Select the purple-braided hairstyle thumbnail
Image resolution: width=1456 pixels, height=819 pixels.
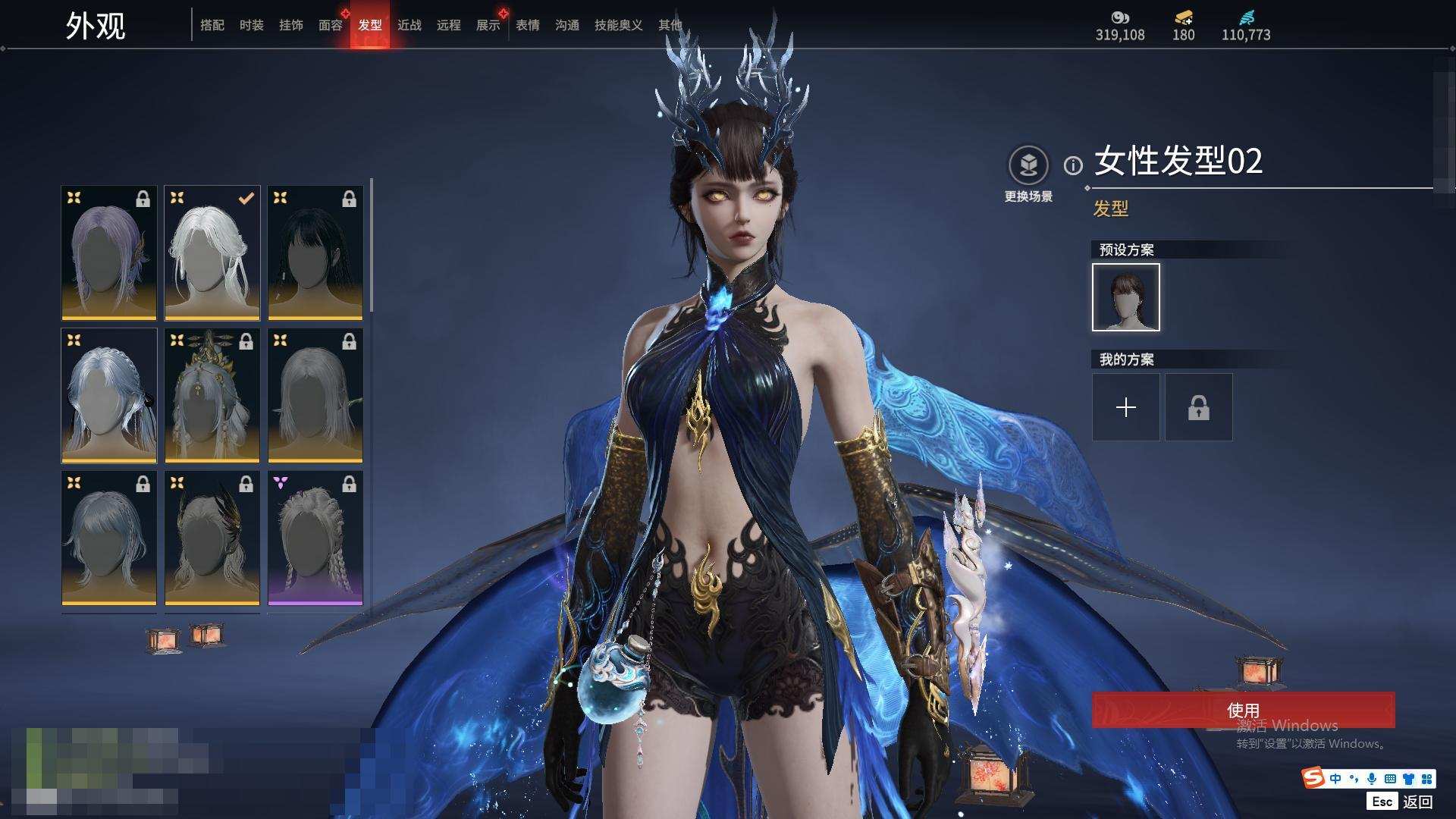(315, 538)
